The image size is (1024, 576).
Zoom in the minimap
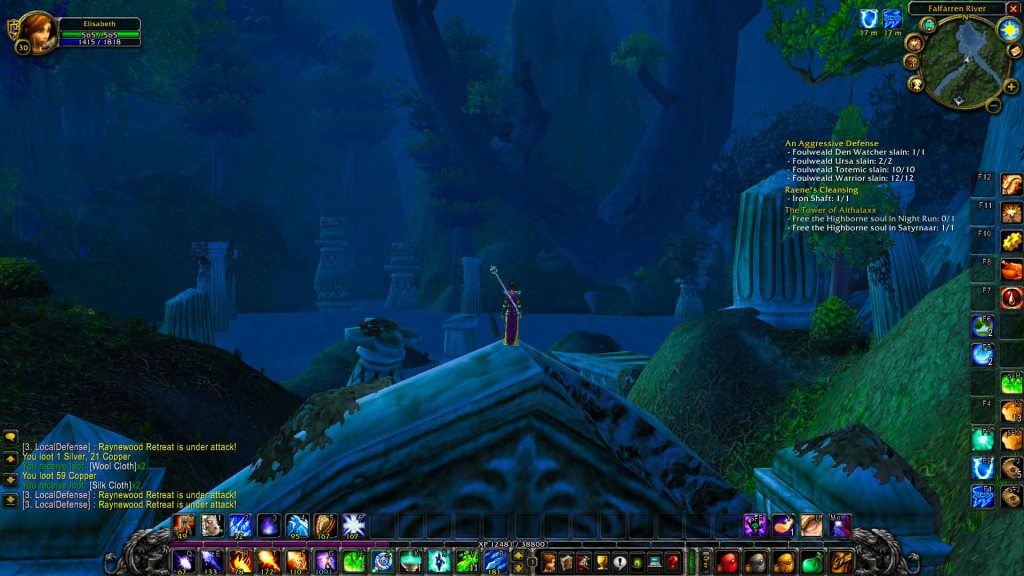pos(1011,87)
